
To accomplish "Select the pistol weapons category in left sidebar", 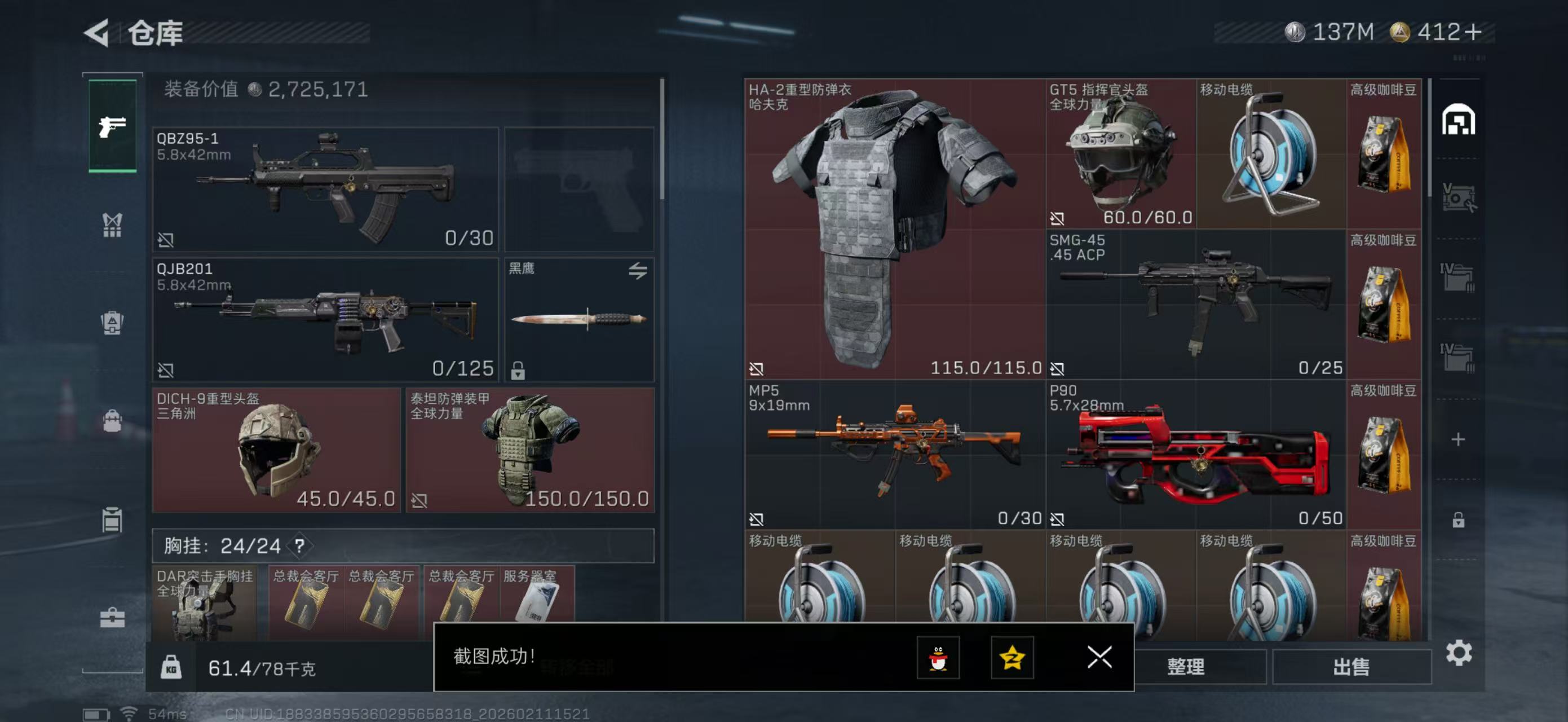I will point(112,128).
